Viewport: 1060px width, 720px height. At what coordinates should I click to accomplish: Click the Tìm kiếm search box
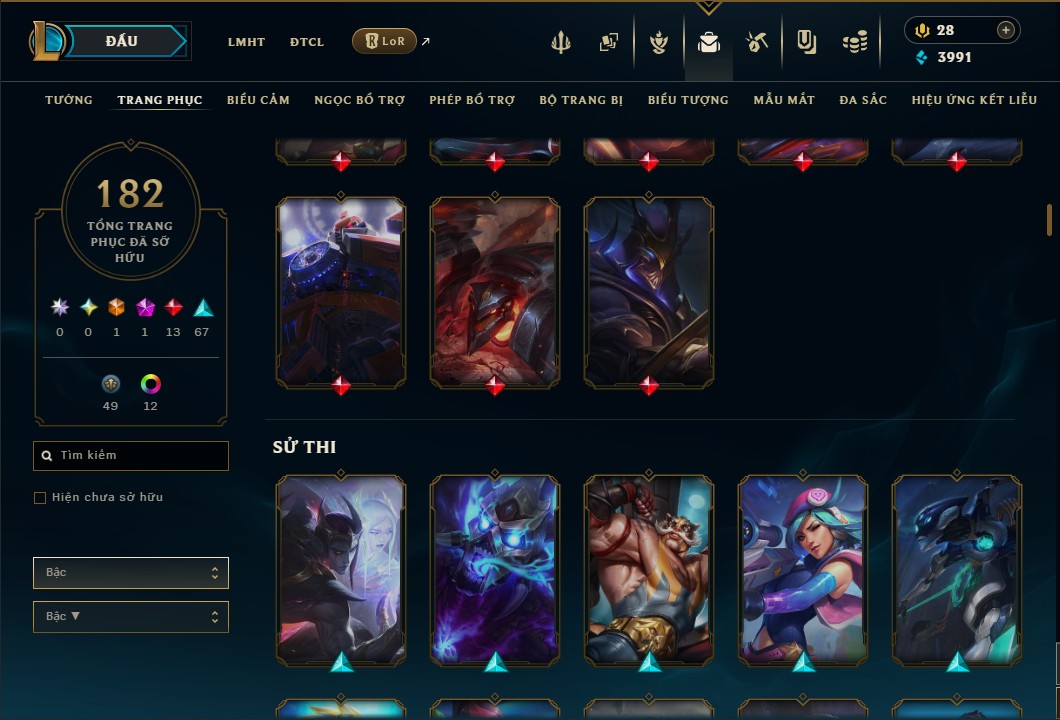tap(131, 456)
